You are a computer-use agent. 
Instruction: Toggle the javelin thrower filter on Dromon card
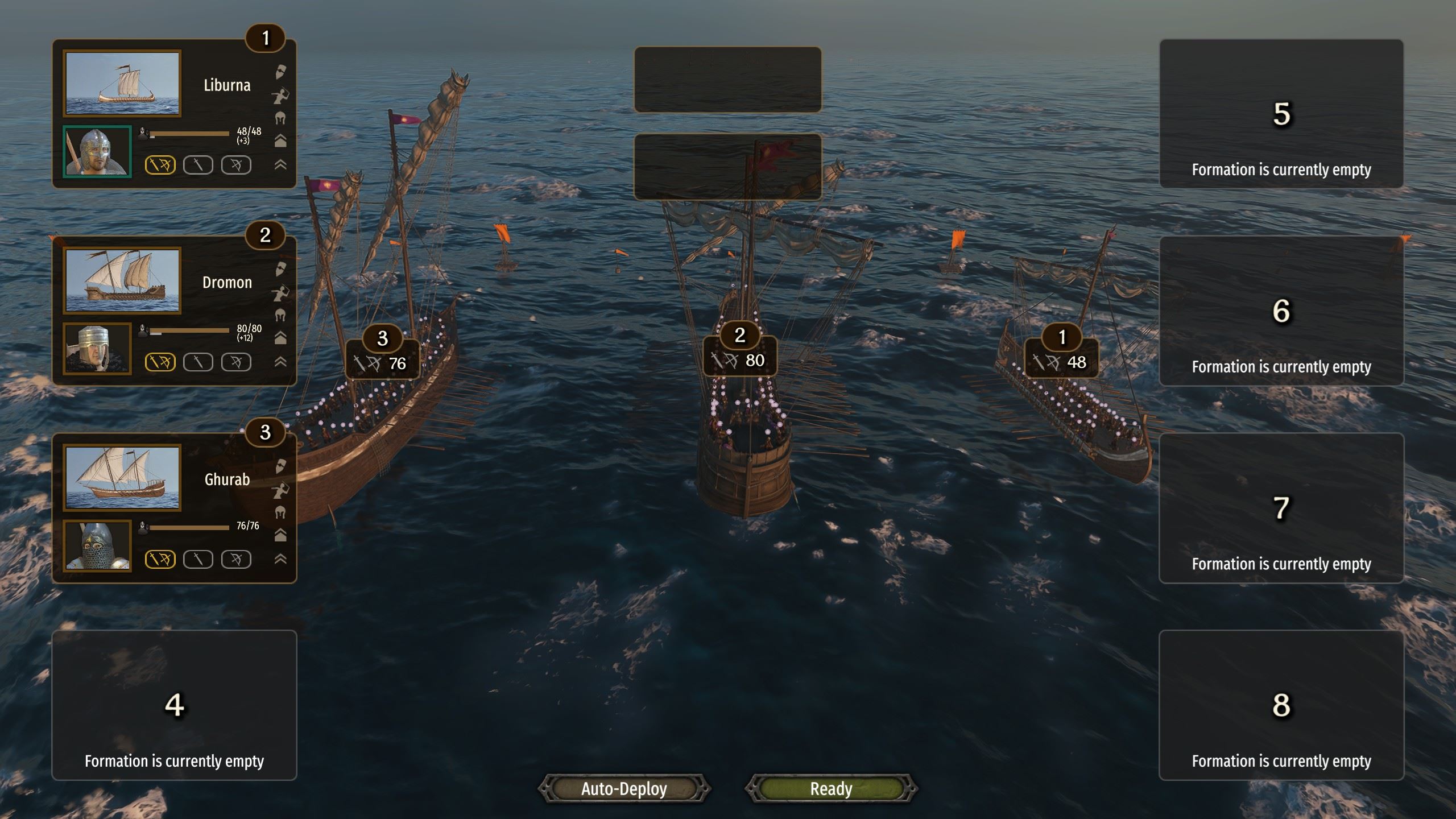[x=280, y=293]
